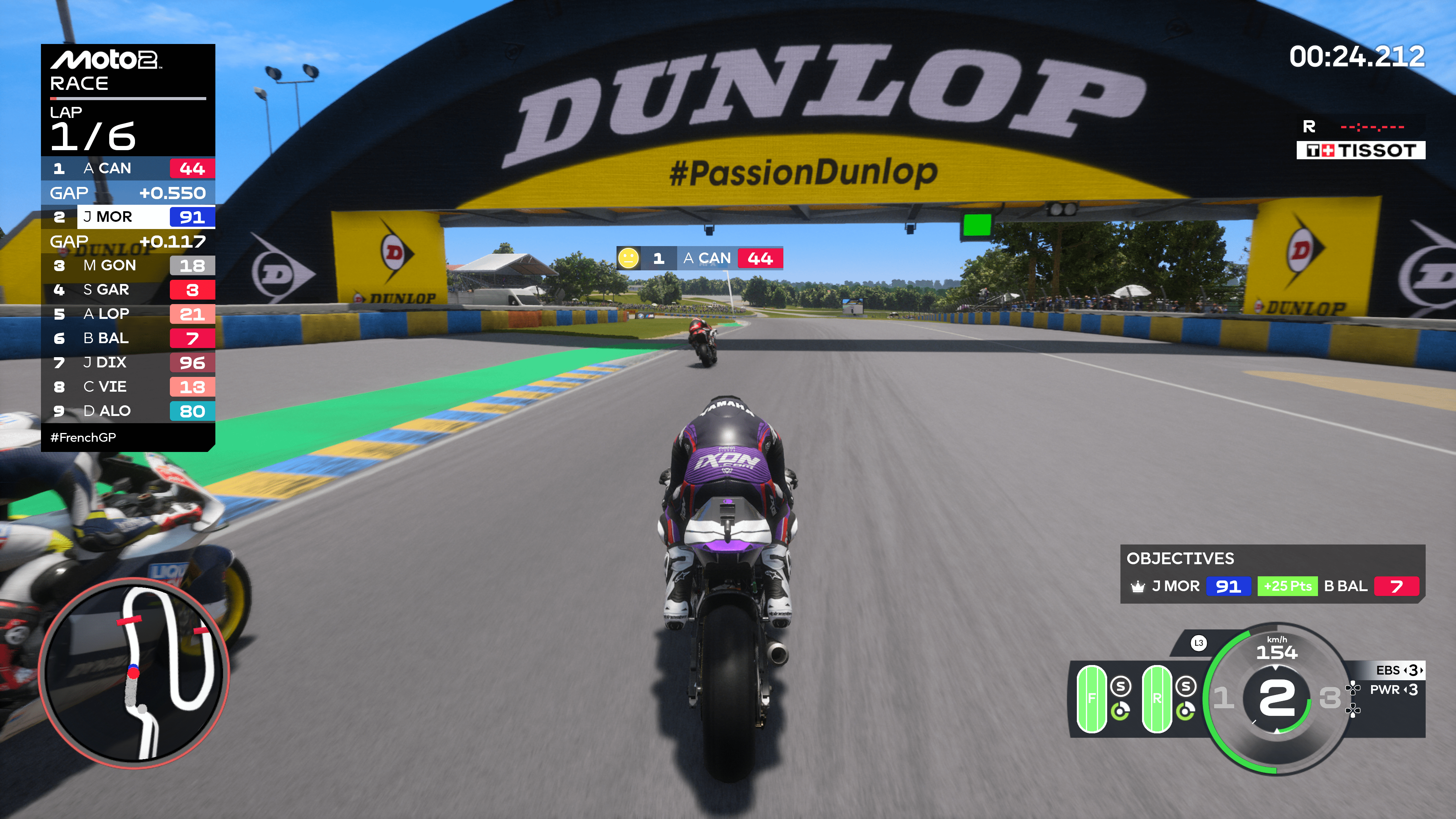Click the #FrenchGP hashtag label

pos(84,438)
